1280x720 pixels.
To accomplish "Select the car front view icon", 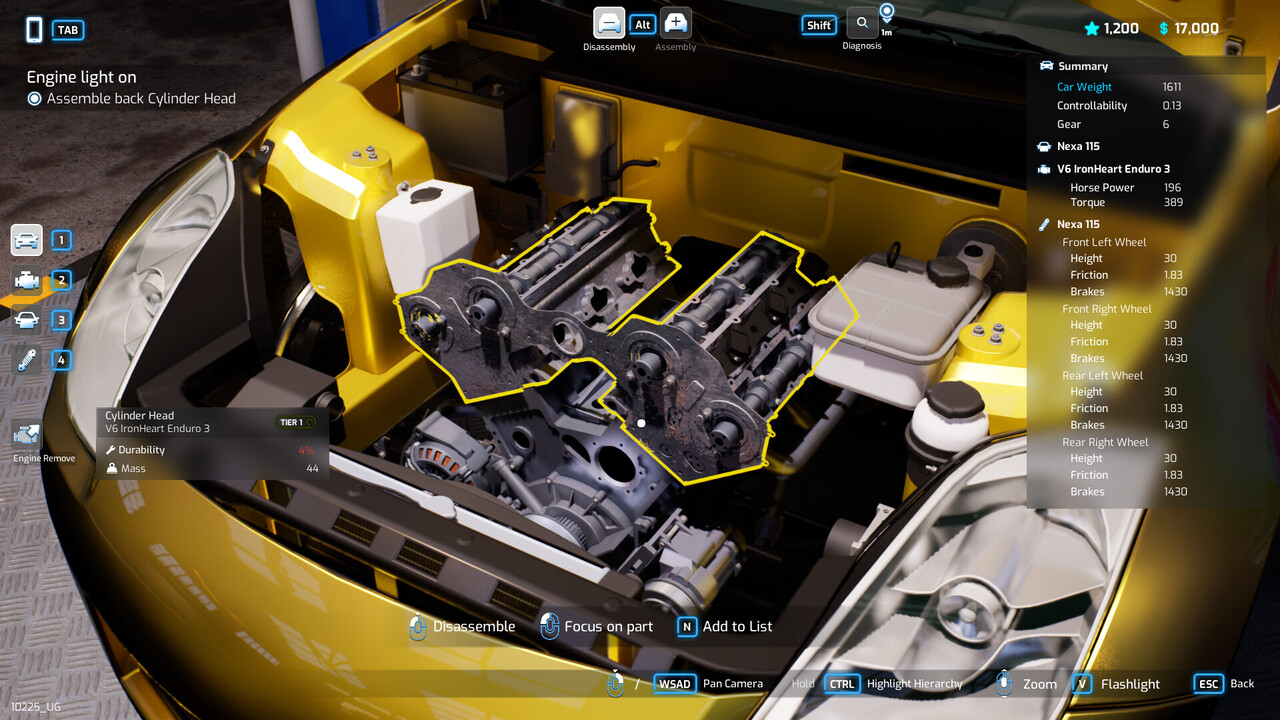I will coord(27,240).
